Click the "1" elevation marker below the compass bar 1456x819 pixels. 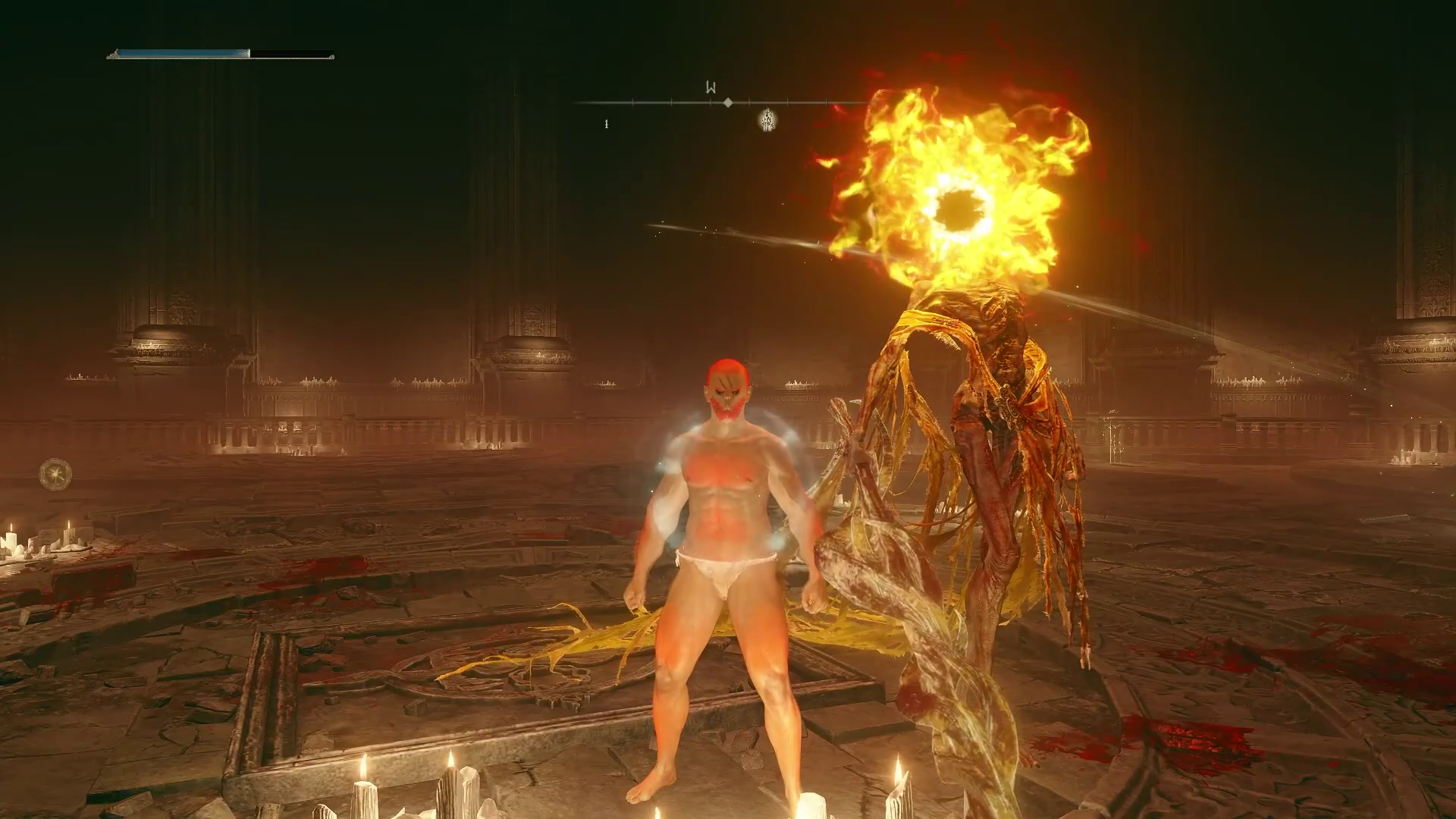pyautogui.click(x=607, y=123)
